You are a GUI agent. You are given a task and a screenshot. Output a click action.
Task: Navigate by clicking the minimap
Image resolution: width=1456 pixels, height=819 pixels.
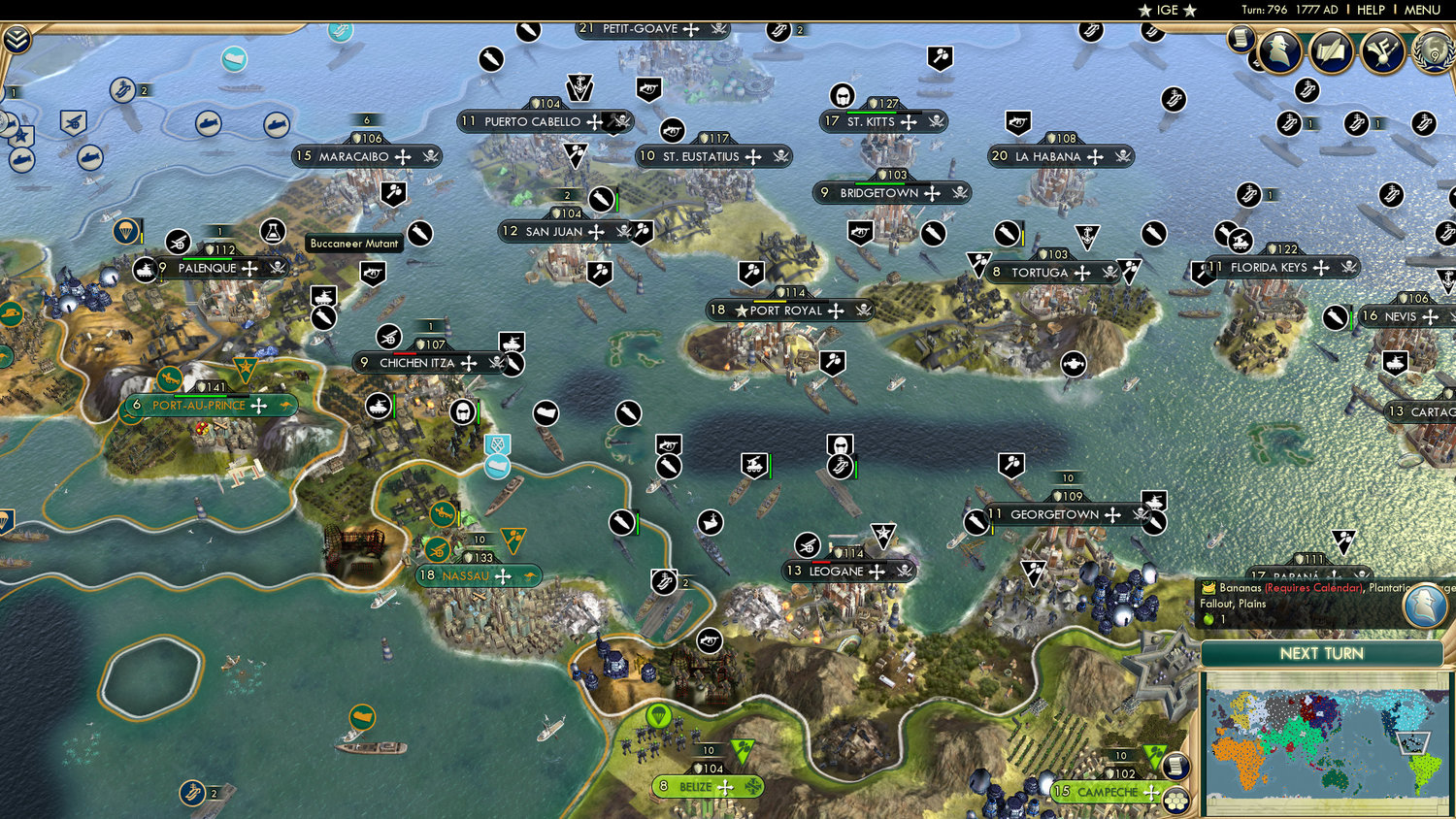(1325, 742)
